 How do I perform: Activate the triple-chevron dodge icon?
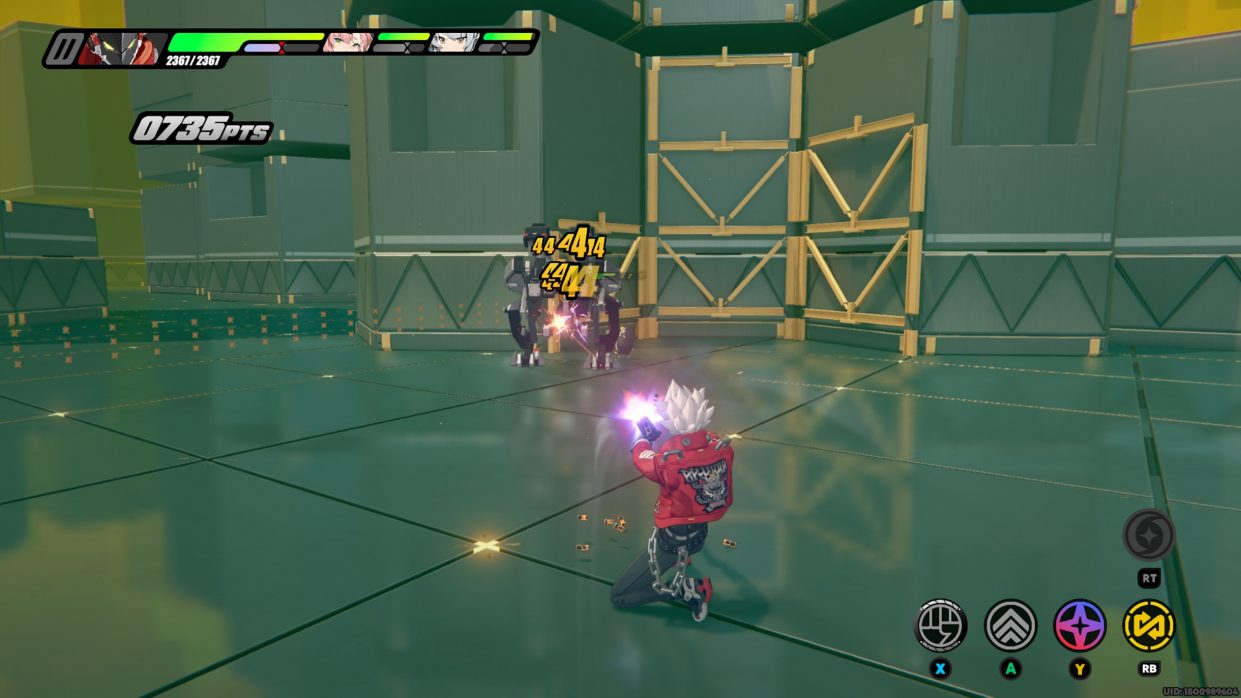[1011, 625]
